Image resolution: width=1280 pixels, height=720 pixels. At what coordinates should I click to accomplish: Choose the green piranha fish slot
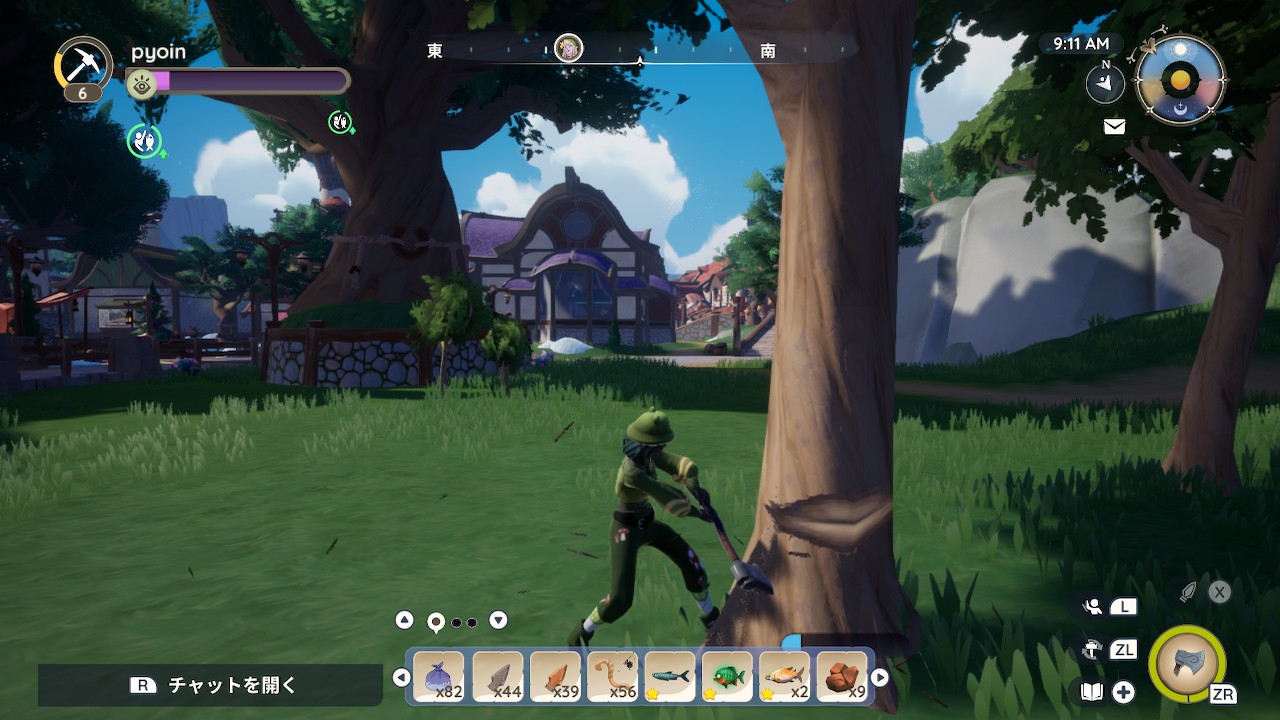(727, 677)
